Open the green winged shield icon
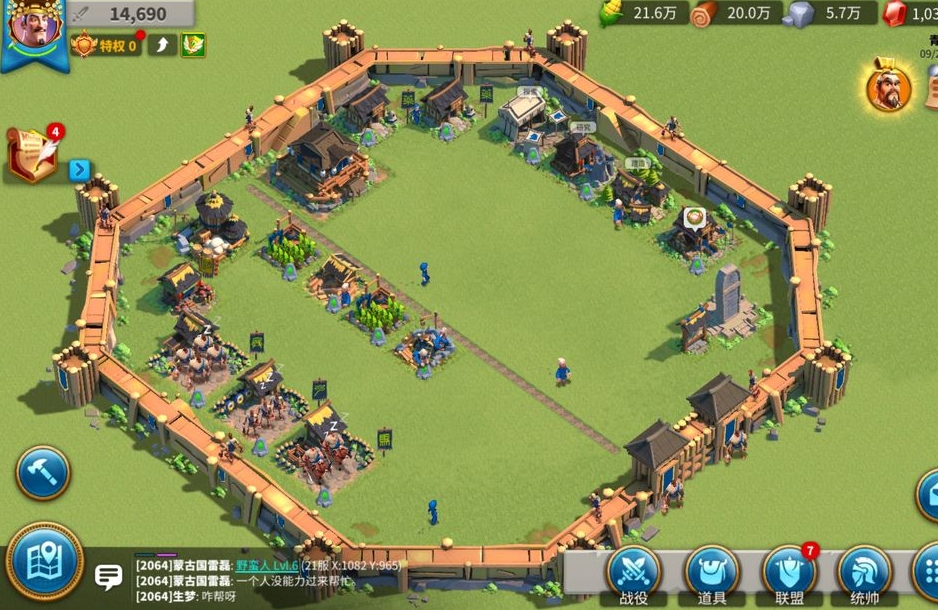This screenshot has height=610, width=938. click(x=193, y=46)
